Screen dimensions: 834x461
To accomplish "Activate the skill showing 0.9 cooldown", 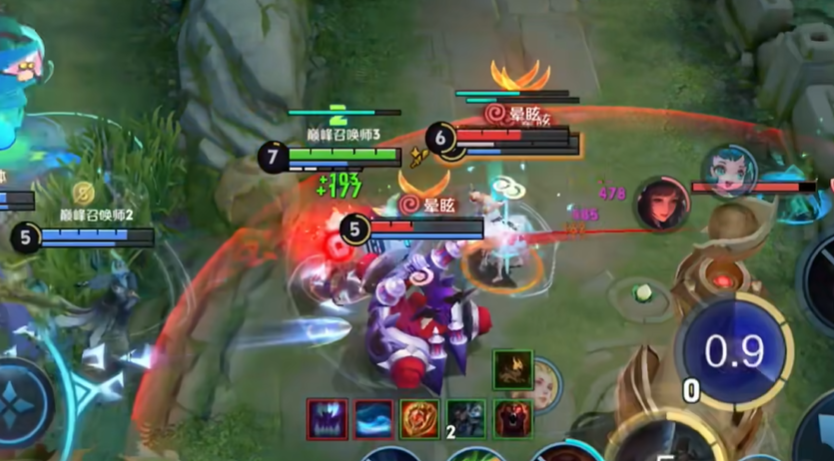I will point(734,352).
